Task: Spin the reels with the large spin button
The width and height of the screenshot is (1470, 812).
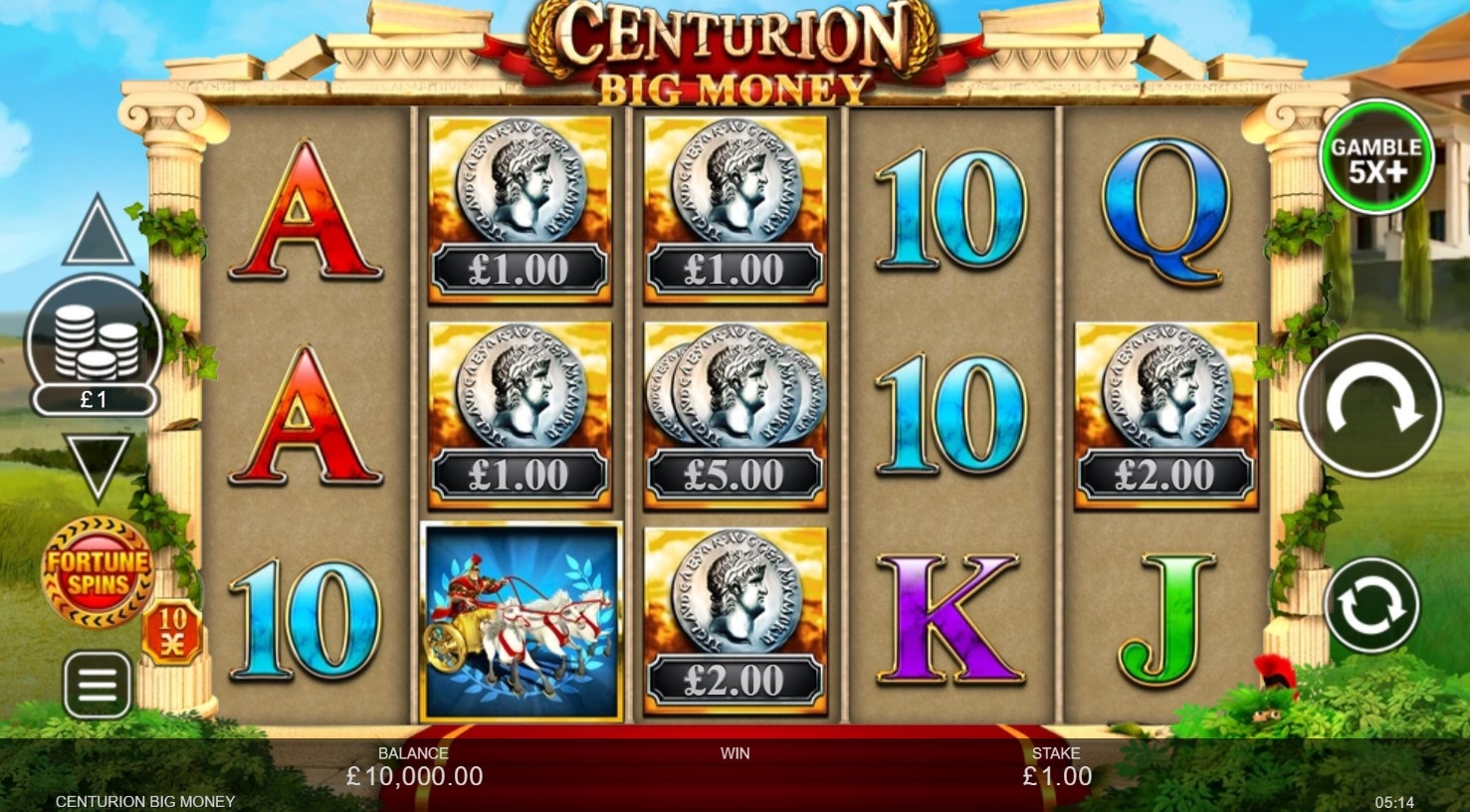Action: coord(1369,405)
